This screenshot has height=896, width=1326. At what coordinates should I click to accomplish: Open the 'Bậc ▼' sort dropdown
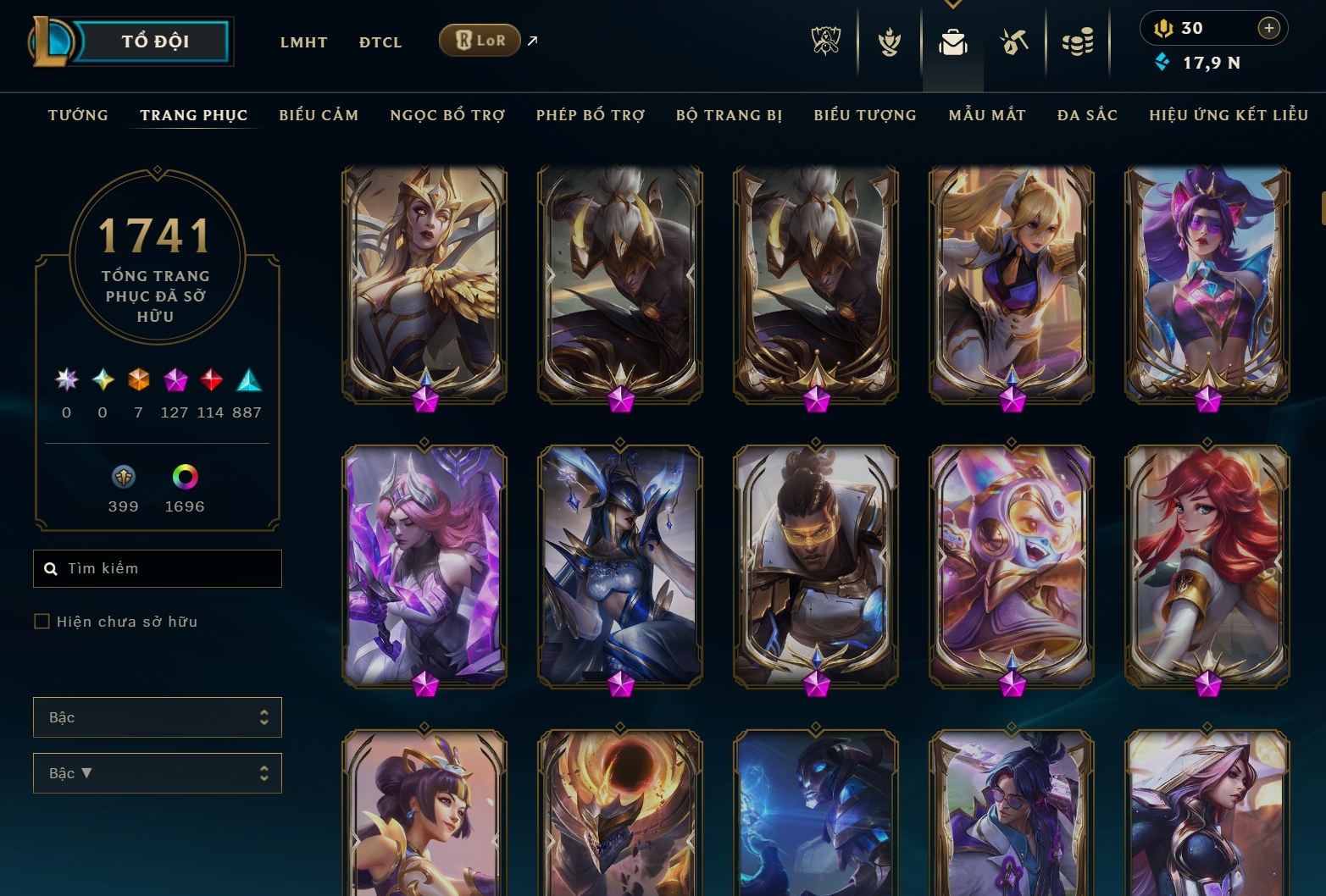(158, 772)
